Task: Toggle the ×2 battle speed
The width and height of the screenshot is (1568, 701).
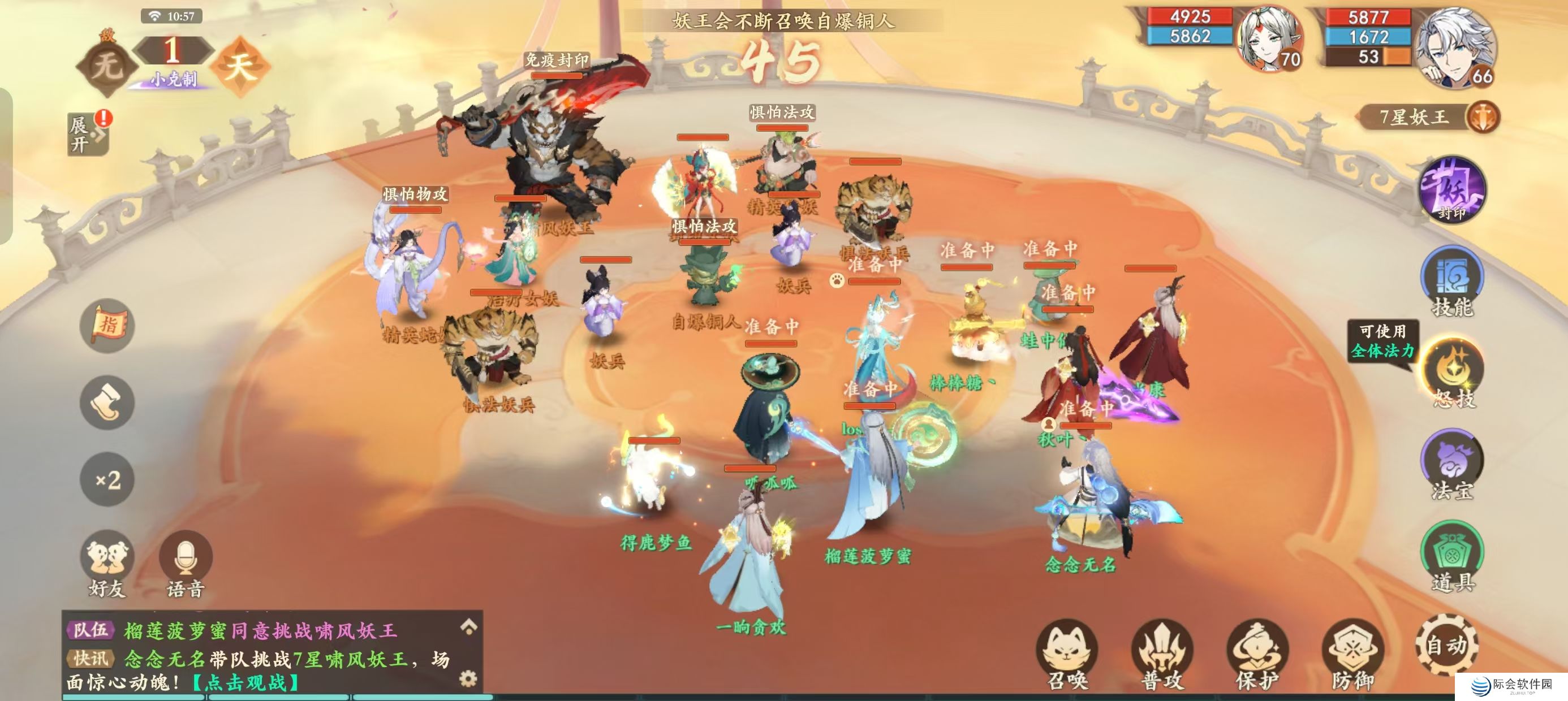Action: click(107, 479)
